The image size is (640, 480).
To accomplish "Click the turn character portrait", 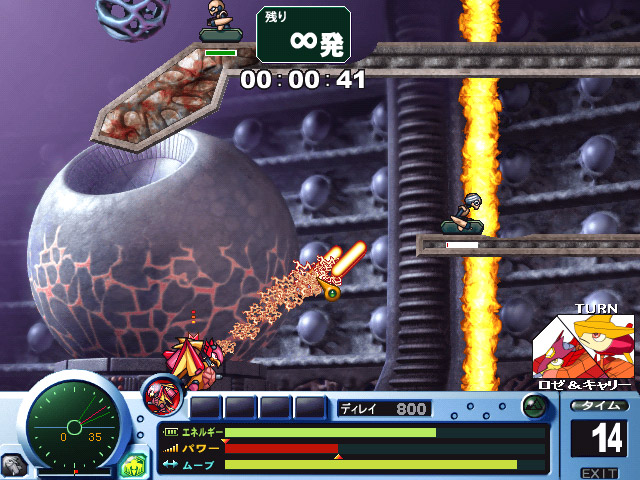I will [583, 346].
